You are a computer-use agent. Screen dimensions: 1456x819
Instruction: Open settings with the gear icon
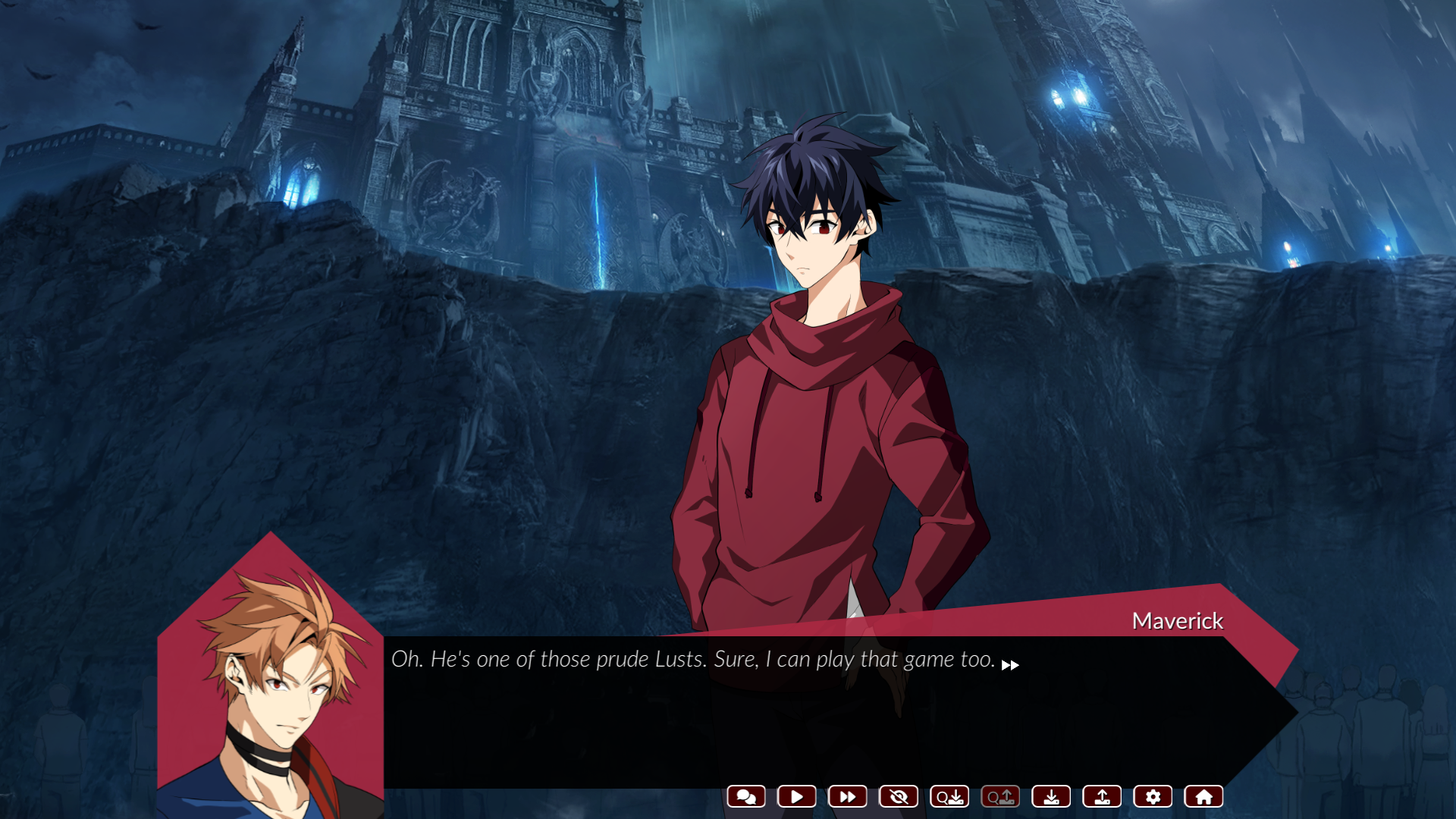[1153, 796]
